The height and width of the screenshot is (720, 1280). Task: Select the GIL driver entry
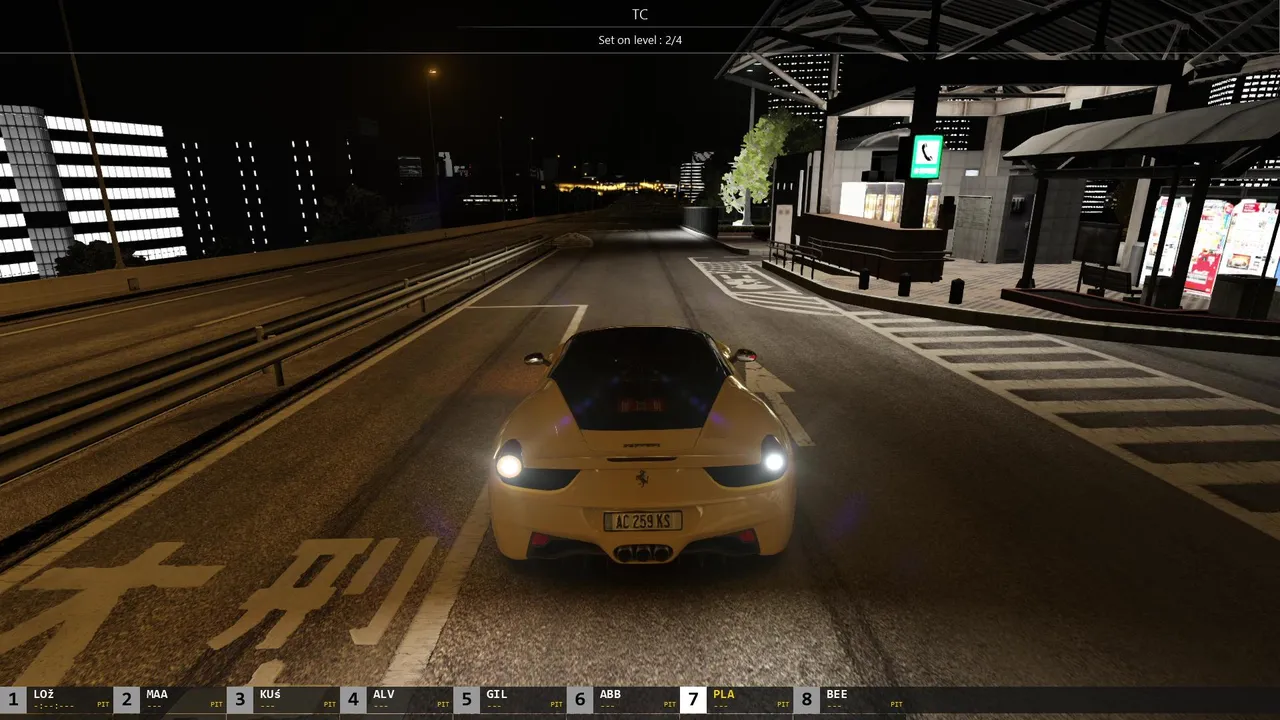pyautogui.click(x=509, y=699)
